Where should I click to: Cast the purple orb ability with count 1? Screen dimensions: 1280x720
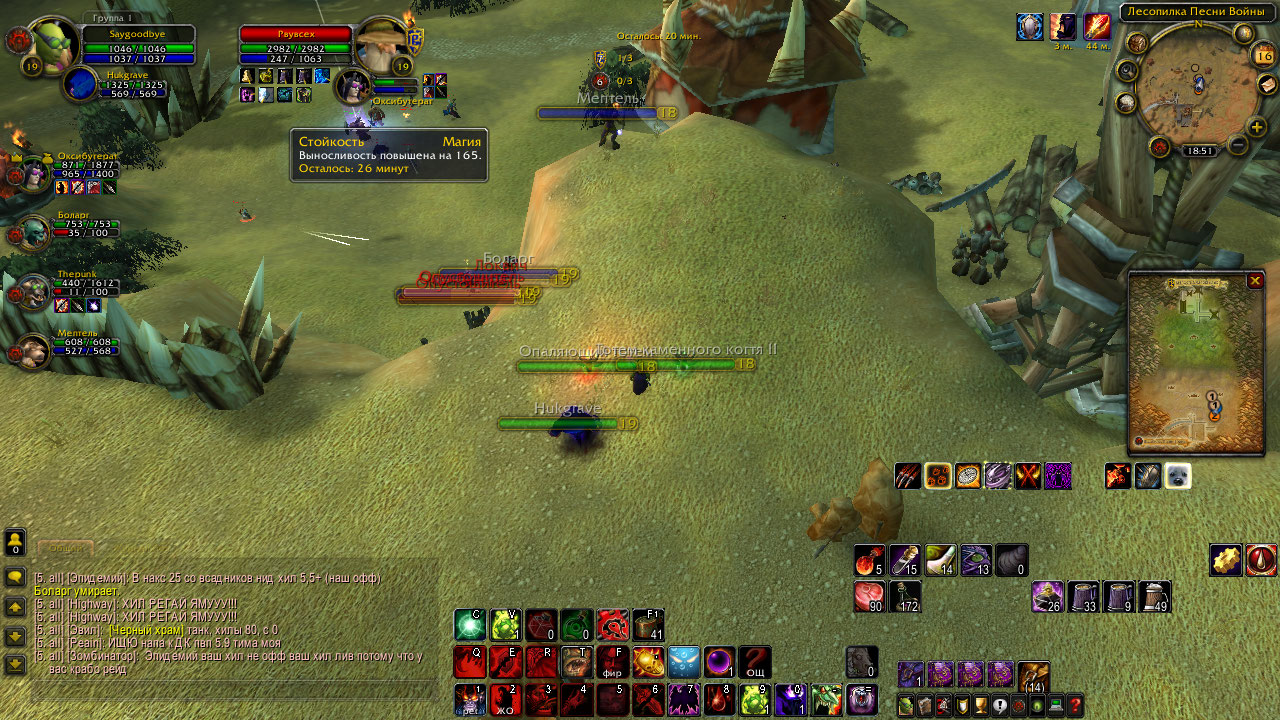720,662
